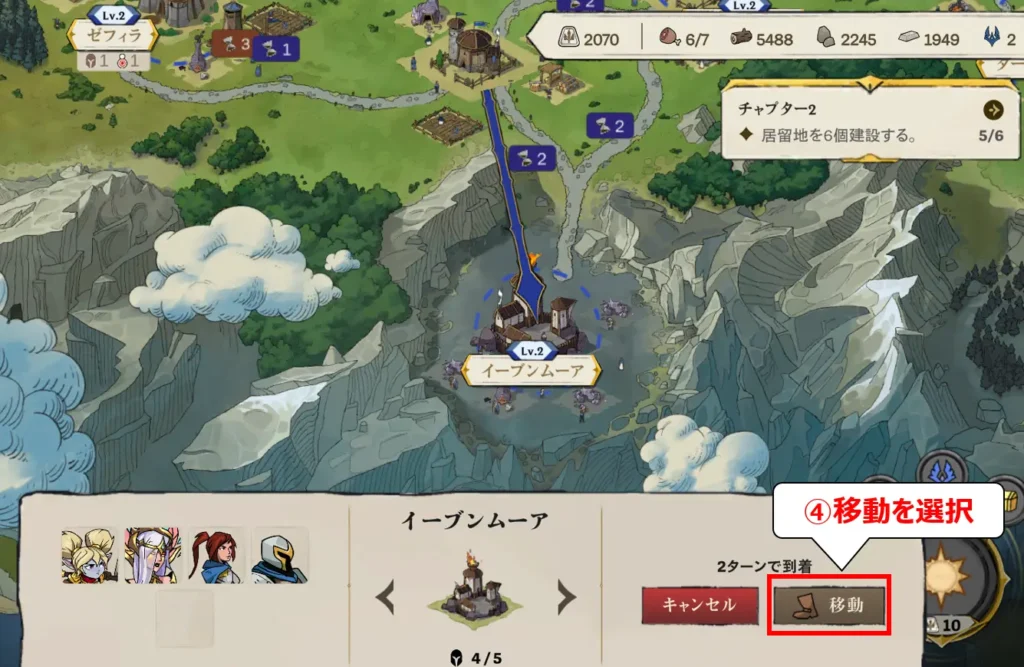Select the blonde twin-bun hero portrait

(x=88, y=556)
